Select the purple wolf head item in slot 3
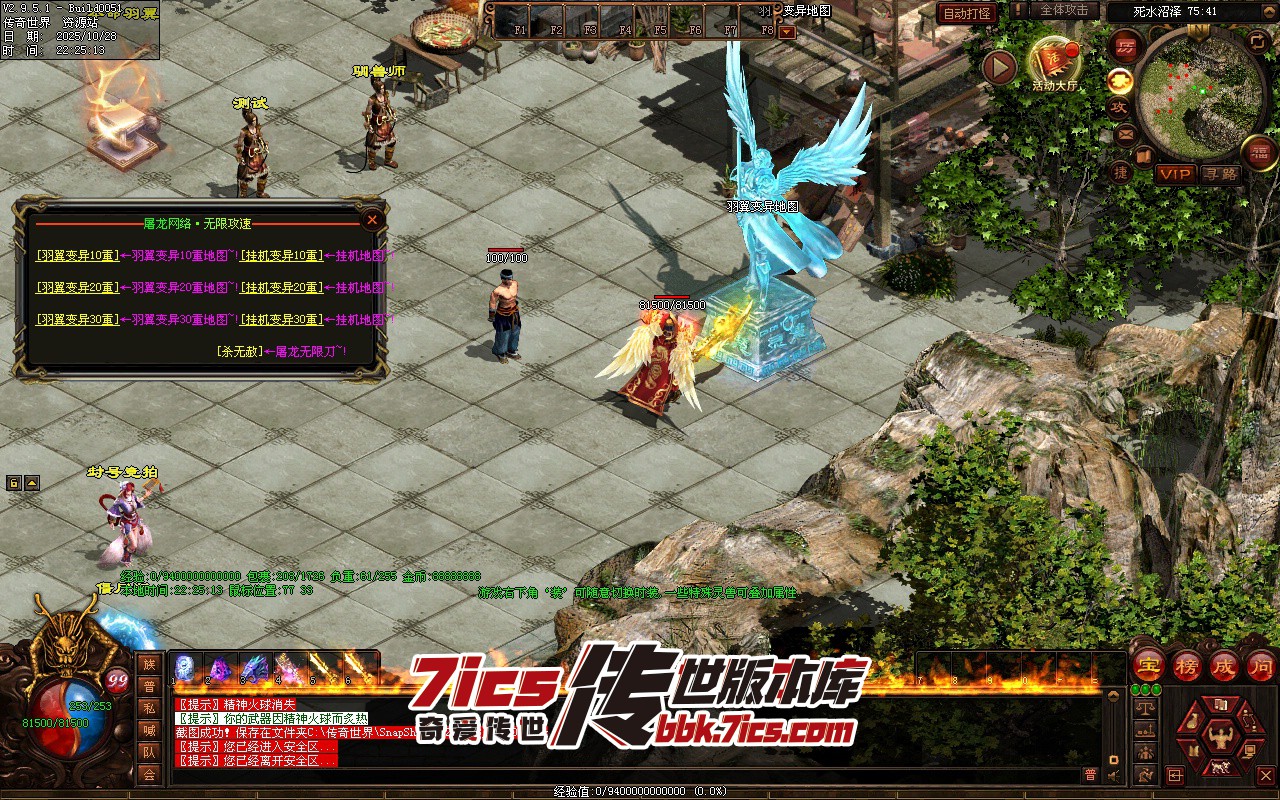 coord(254,668)
